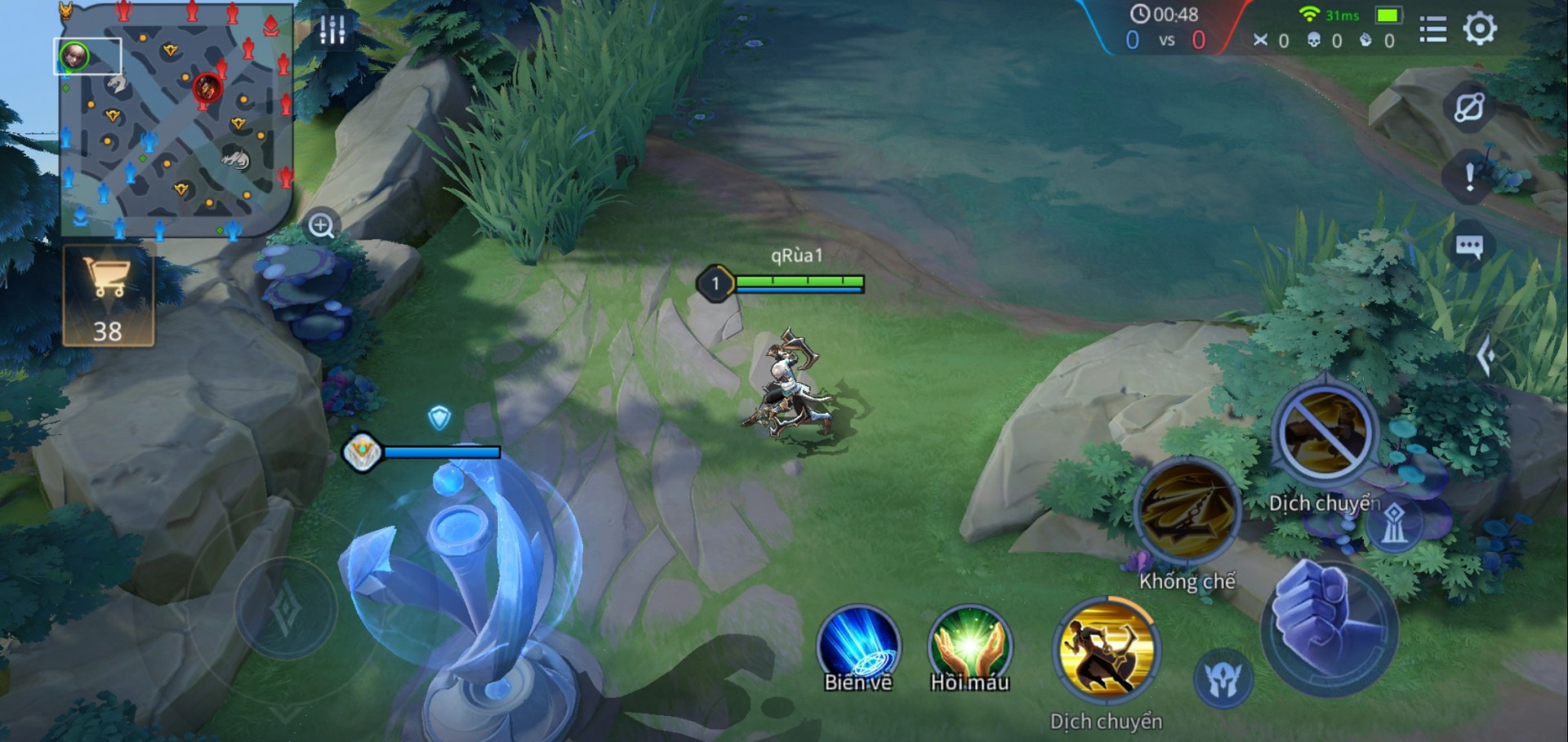
Task: Toggle the camera lock icon
Action: pyautogui.click(x=1468, y=107)
